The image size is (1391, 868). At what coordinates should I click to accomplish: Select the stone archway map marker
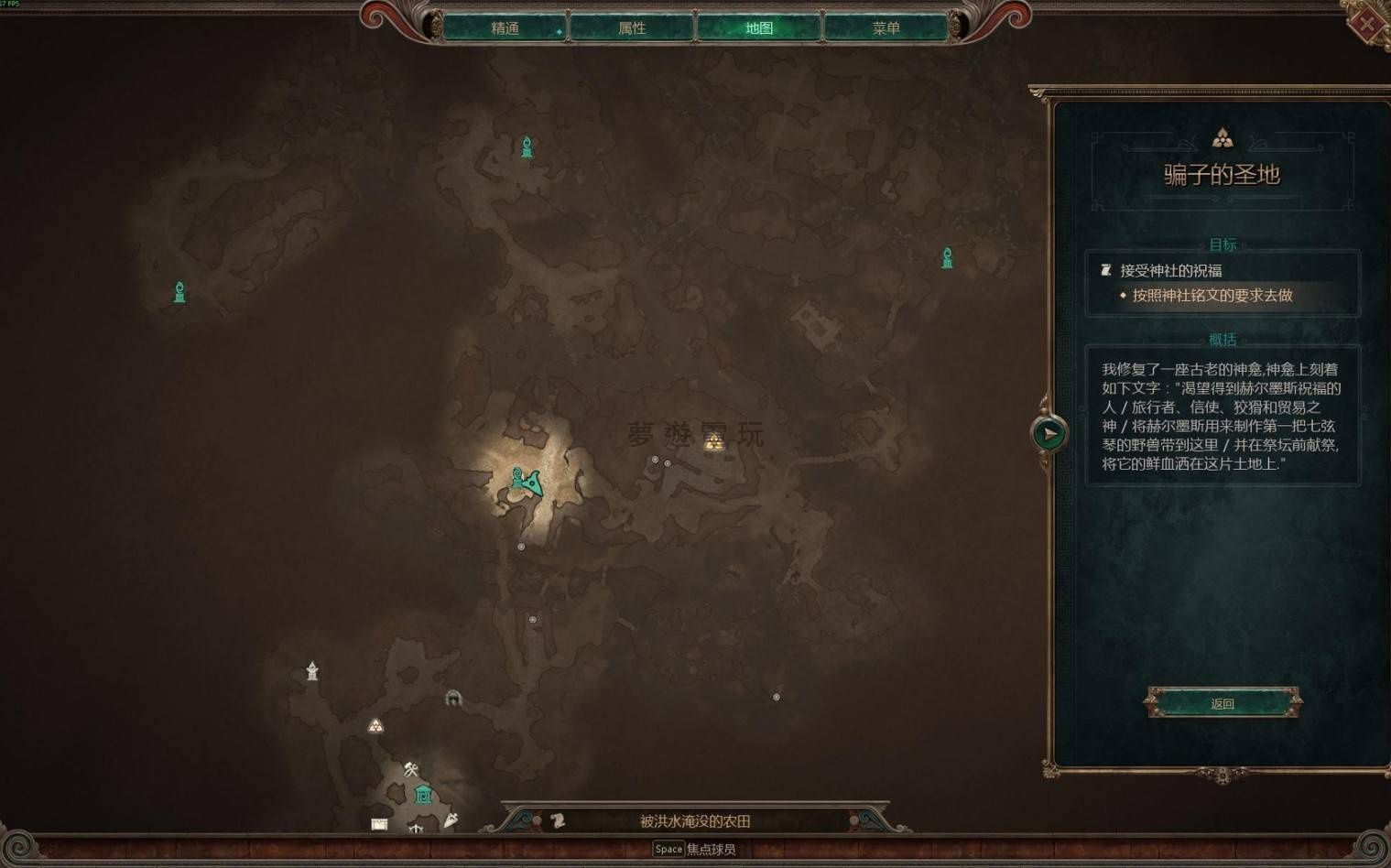453,699
